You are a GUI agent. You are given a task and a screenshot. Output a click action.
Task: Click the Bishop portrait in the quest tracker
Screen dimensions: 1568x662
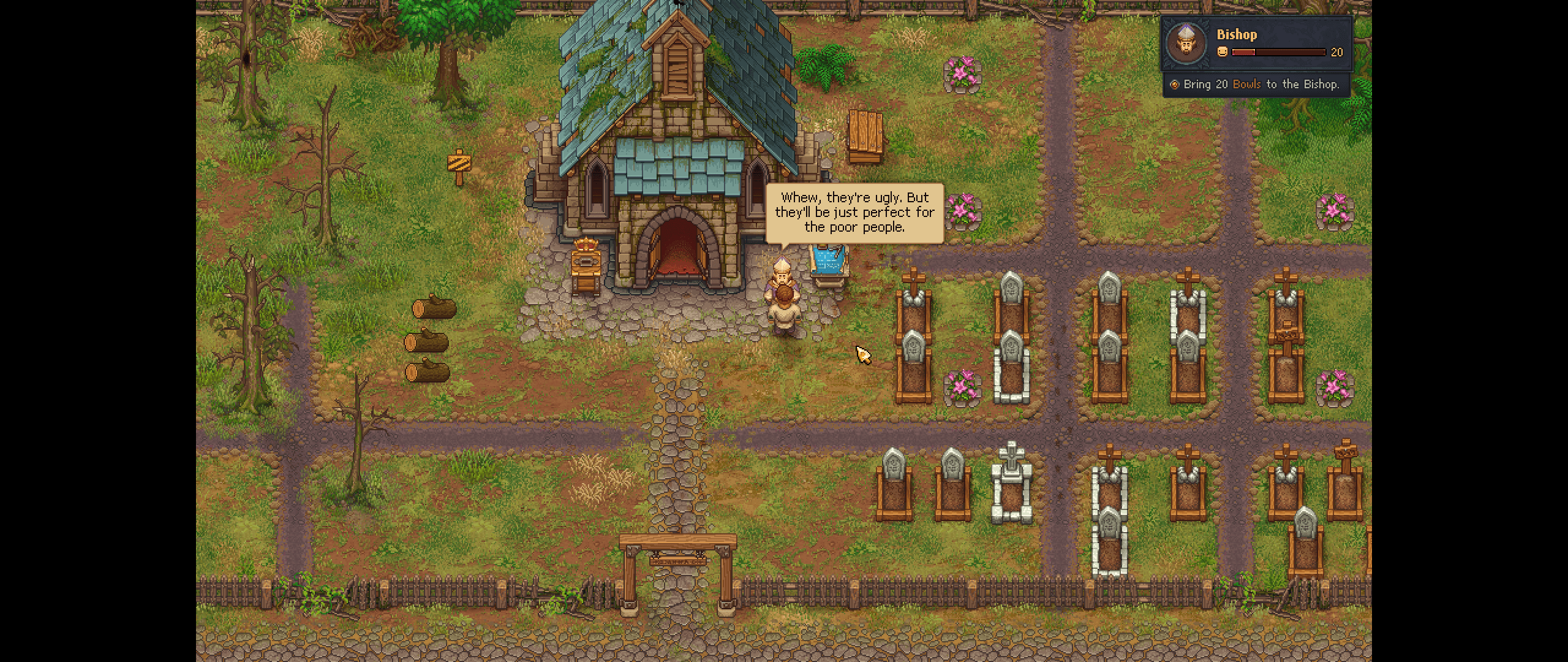pyautogui.click(x=1187, y=44)
